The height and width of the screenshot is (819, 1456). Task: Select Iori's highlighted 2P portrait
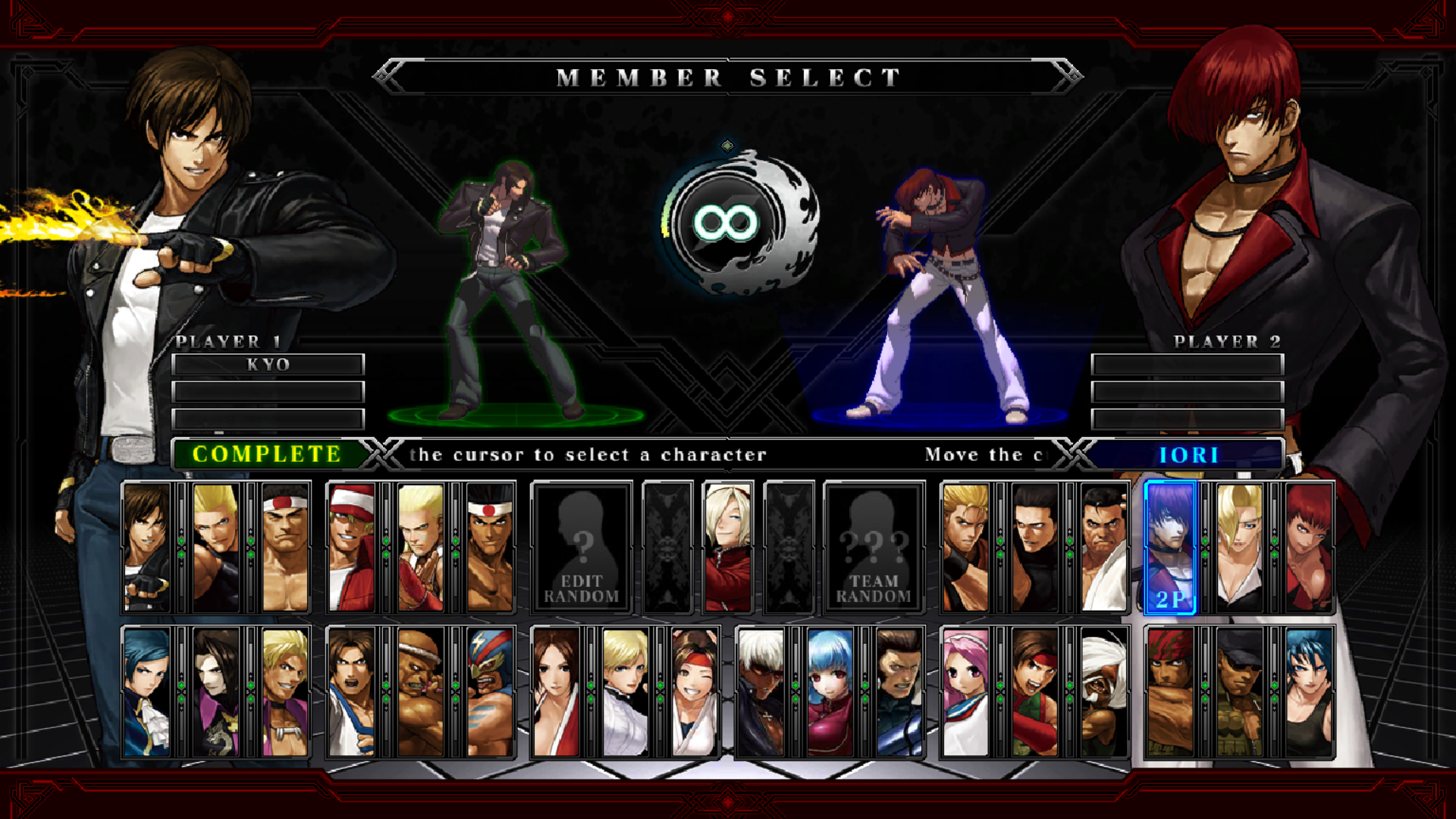[x=1172, y=546]
